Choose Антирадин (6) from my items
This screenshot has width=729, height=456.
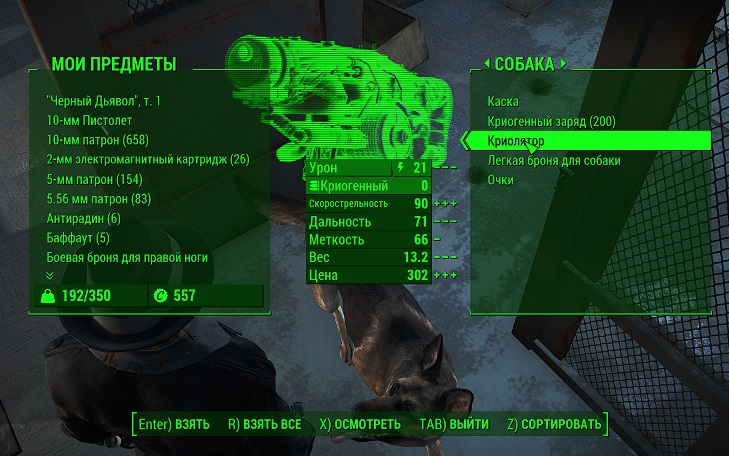(x=82, y=218)
